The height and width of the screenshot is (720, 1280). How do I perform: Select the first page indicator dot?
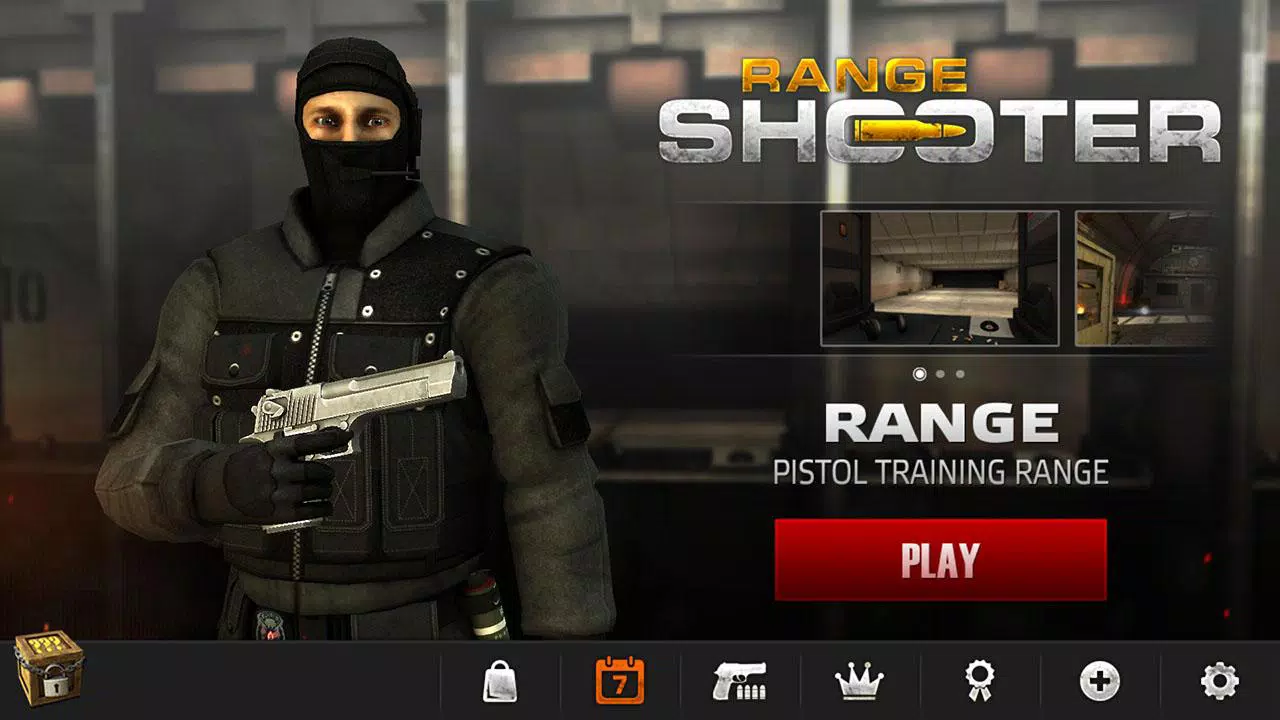click(920, 375)
